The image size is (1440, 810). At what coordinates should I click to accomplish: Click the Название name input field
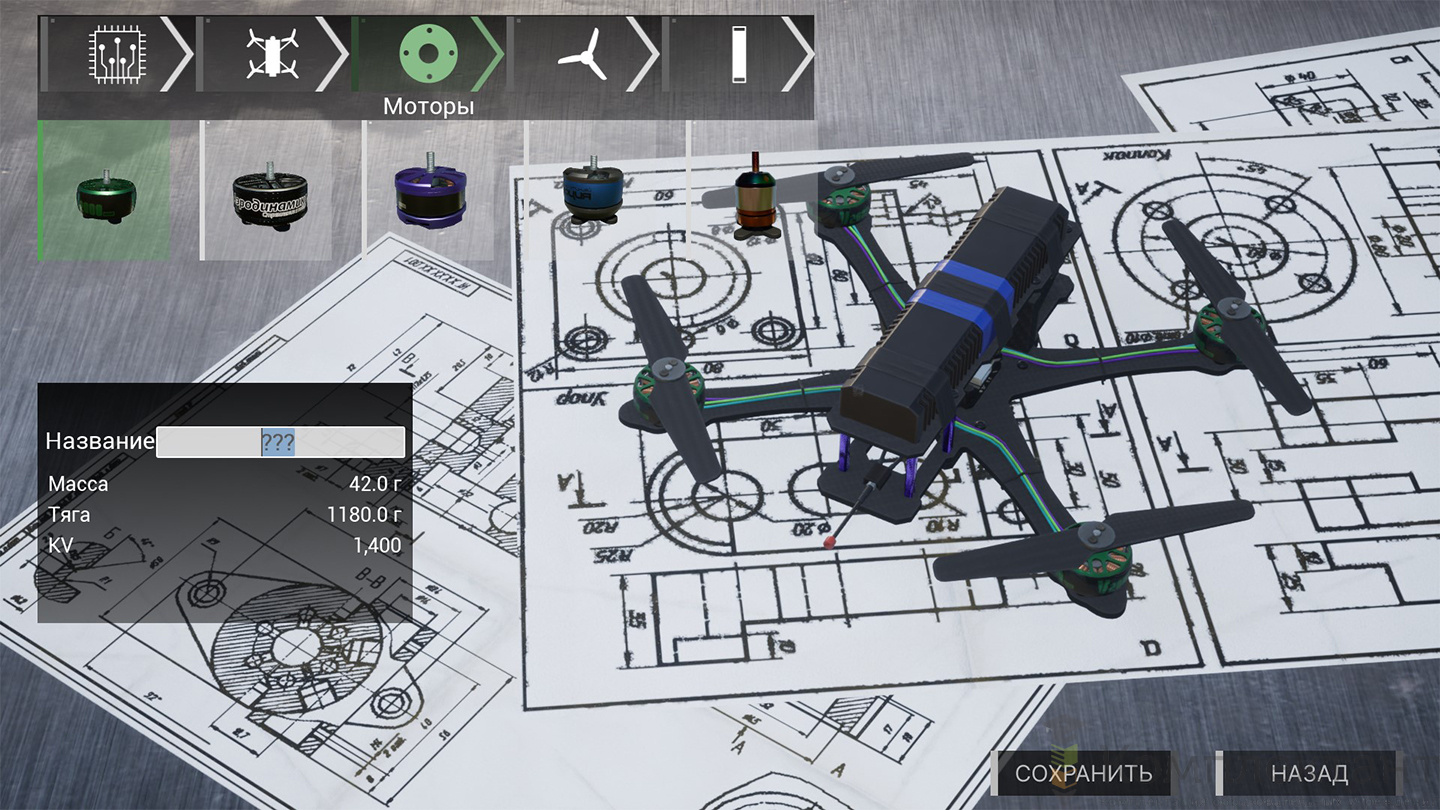coord(280,442)
